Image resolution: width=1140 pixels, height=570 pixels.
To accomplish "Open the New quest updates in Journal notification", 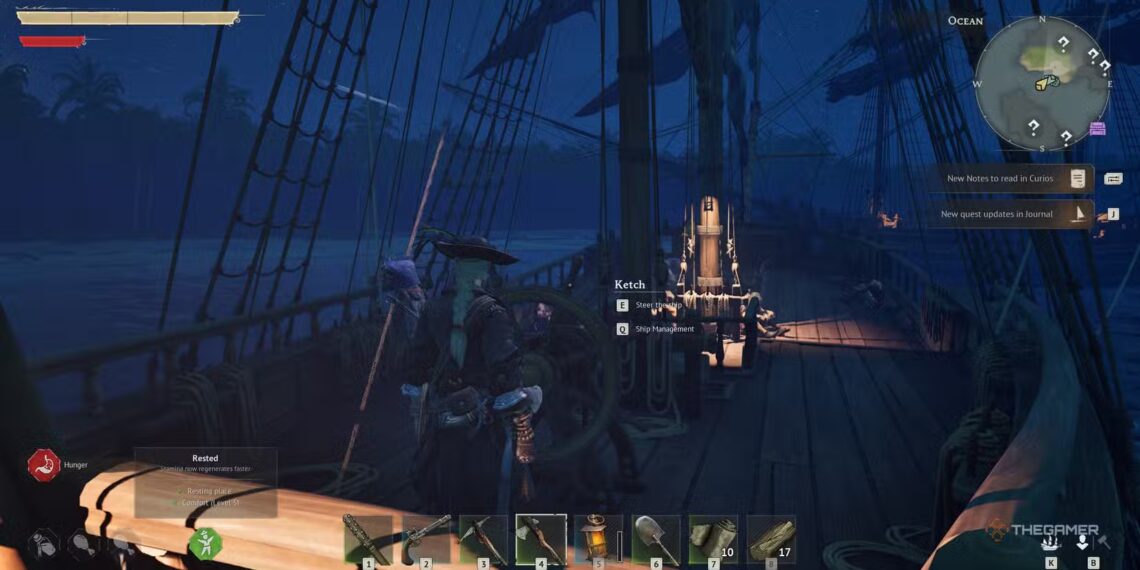I will click(1009, 214).
